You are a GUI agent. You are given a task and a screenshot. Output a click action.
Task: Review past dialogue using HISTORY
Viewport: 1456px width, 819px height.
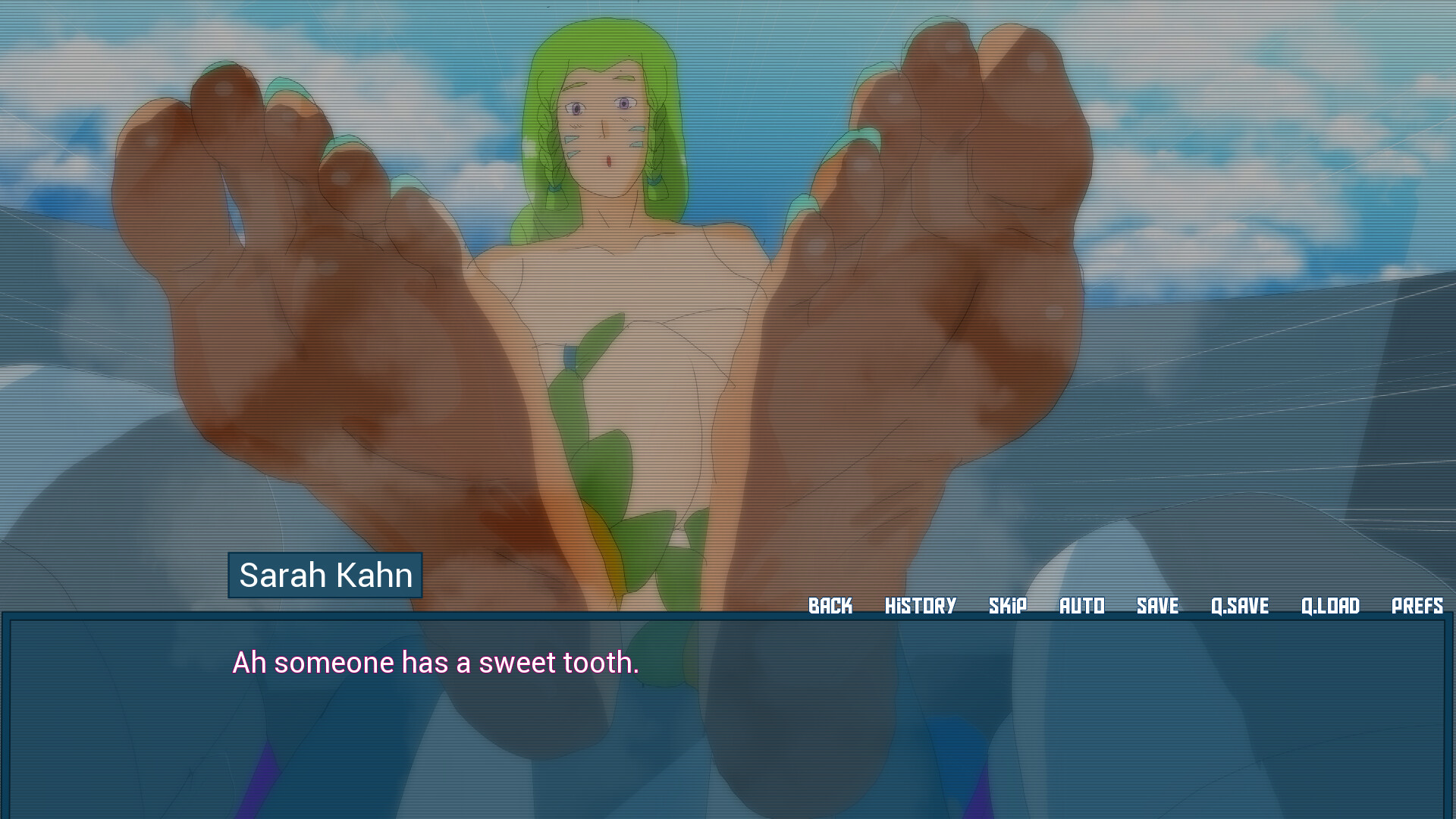tap(920, 606)
